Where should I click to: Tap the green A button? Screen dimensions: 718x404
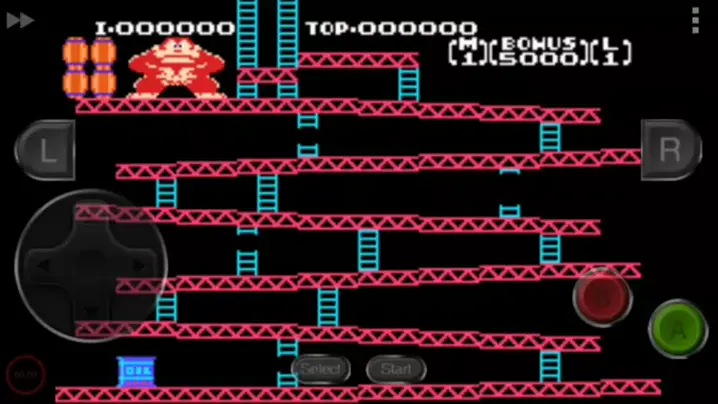(678, 328)
